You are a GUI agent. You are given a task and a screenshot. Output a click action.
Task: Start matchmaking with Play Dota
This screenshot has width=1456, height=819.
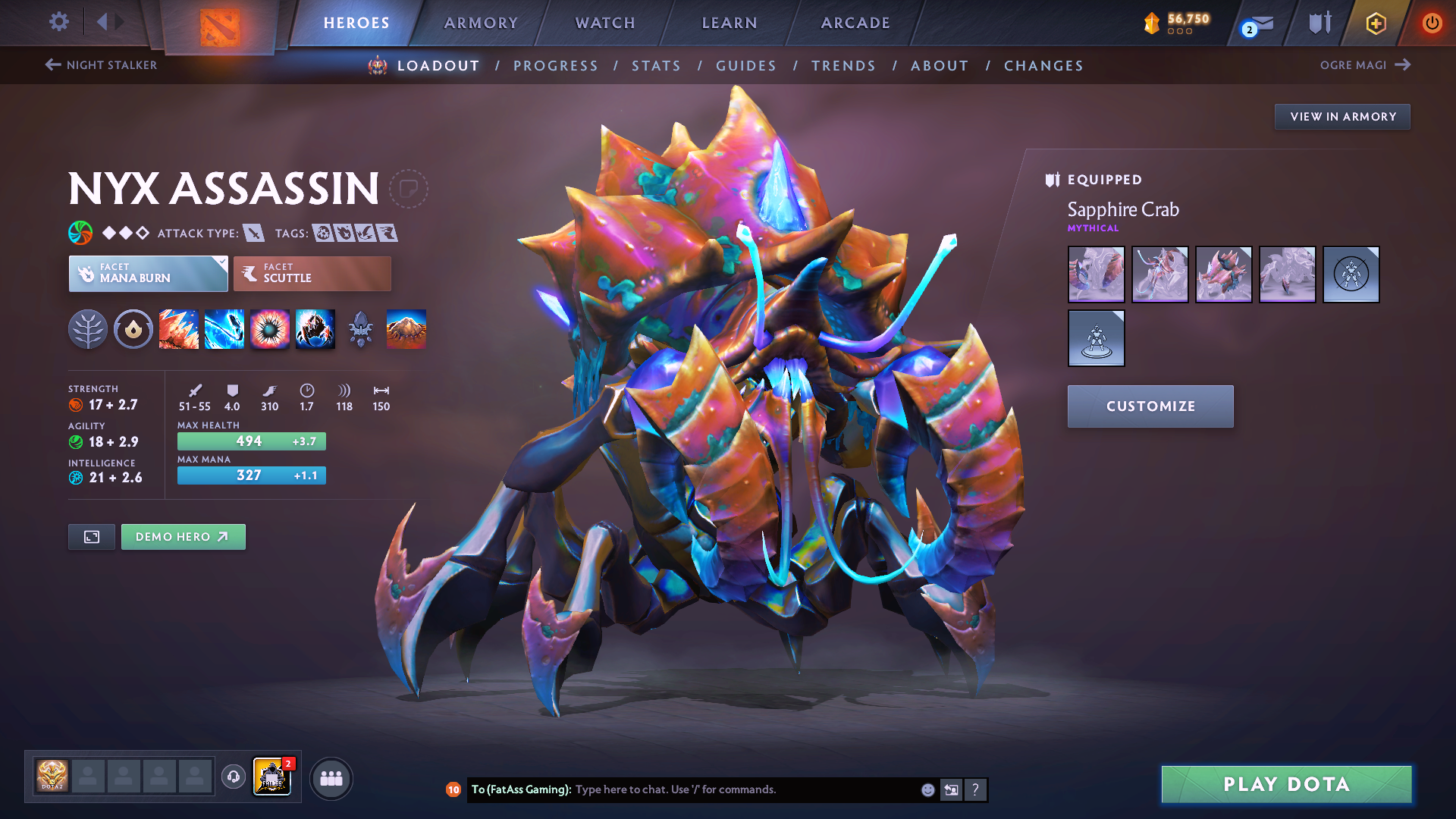pyautogui.click(x=1286, y=784)
